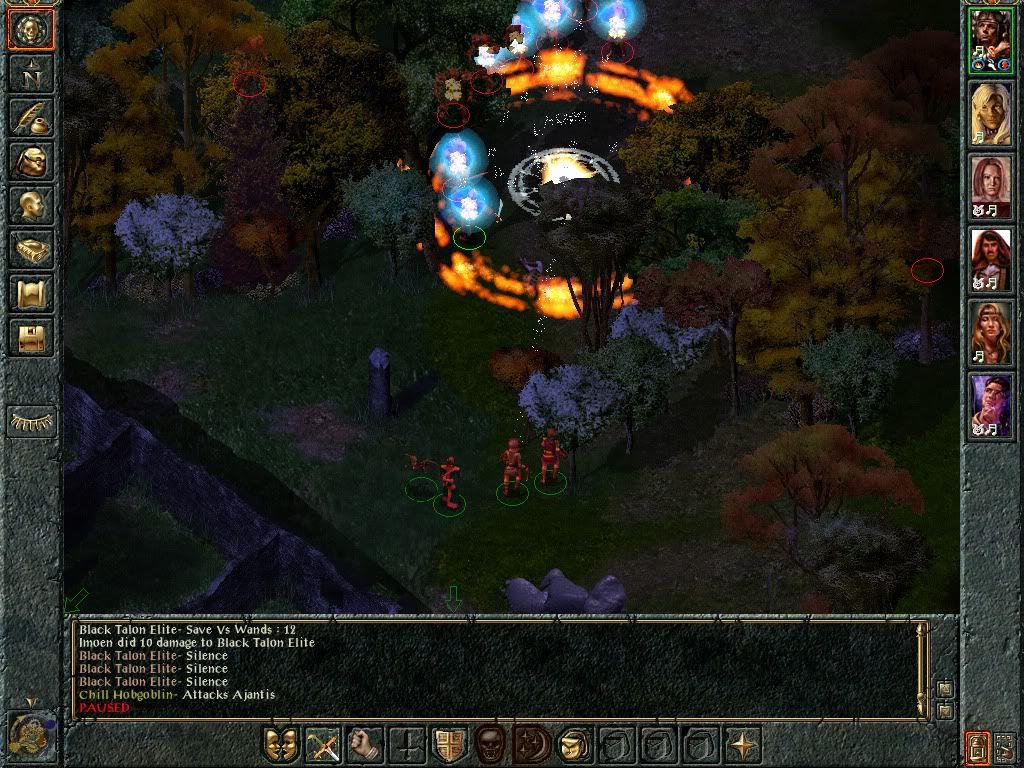Viewport: 1024px width, 768px height.
Task: Activate the heraldic shield action button
Action: (448, 744)
